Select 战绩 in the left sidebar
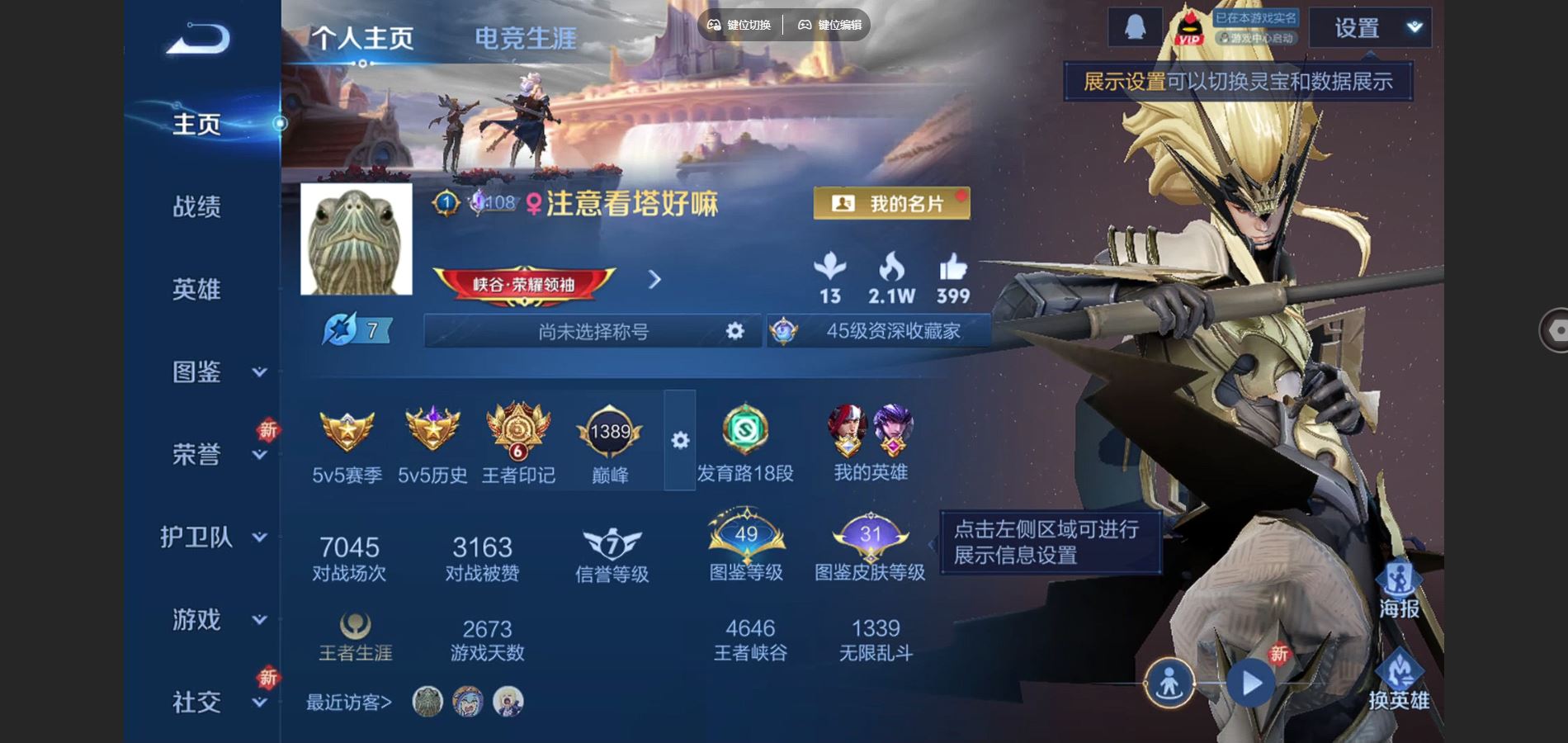Image resolution: width=1568 pixels, height=743 pixels. coord(198,208)
